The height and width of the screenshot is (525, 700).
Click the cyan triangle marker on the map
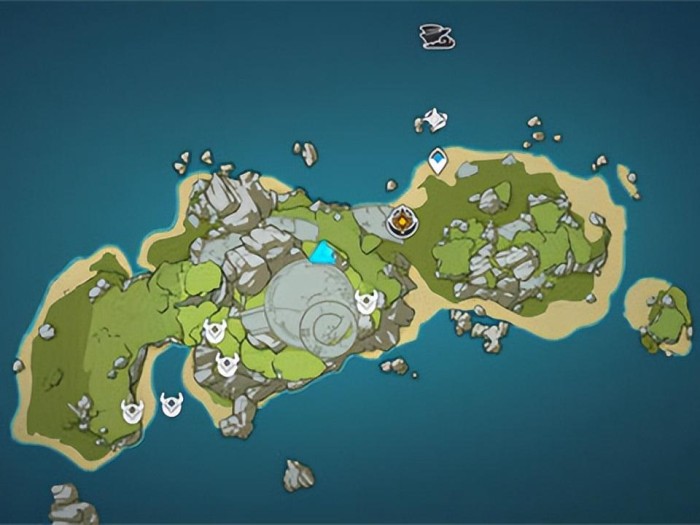(322, 253)
